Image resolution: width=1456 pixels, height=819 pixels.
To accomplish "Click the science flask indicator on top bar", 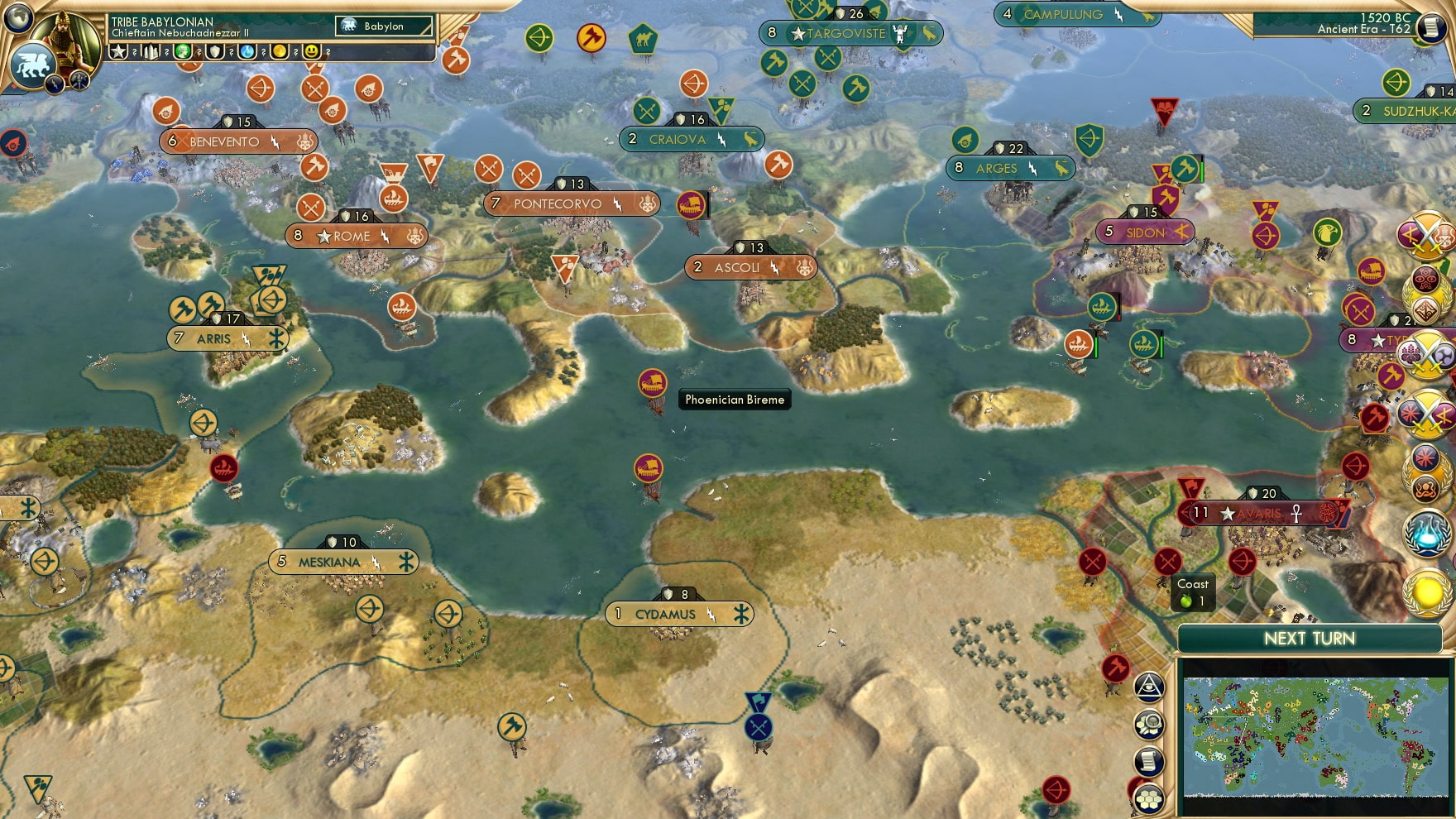I will click(x=247, y=51).
